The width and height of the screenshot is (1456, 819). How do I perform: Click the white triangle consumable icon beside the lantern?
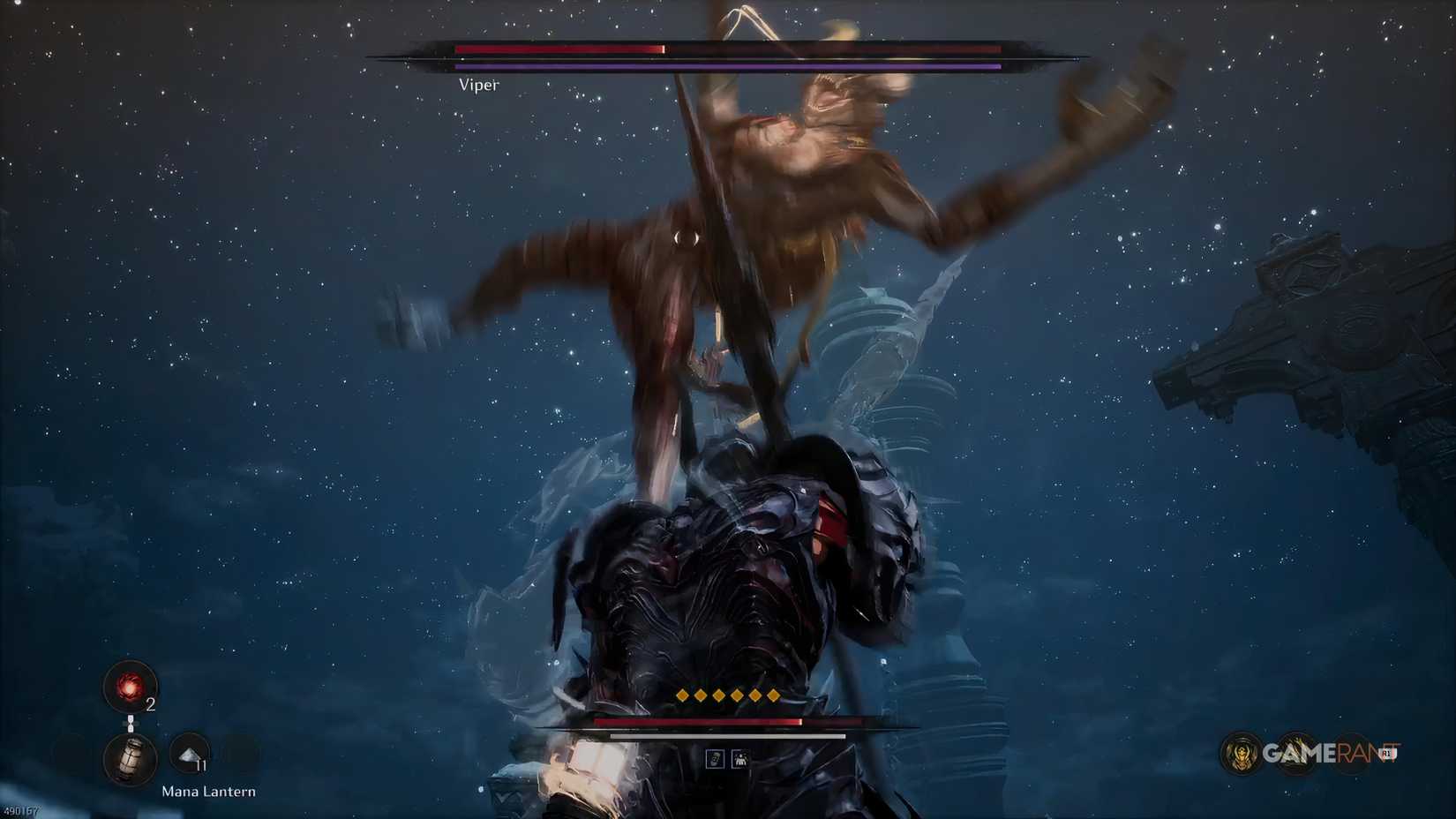(x=189, y=754)
